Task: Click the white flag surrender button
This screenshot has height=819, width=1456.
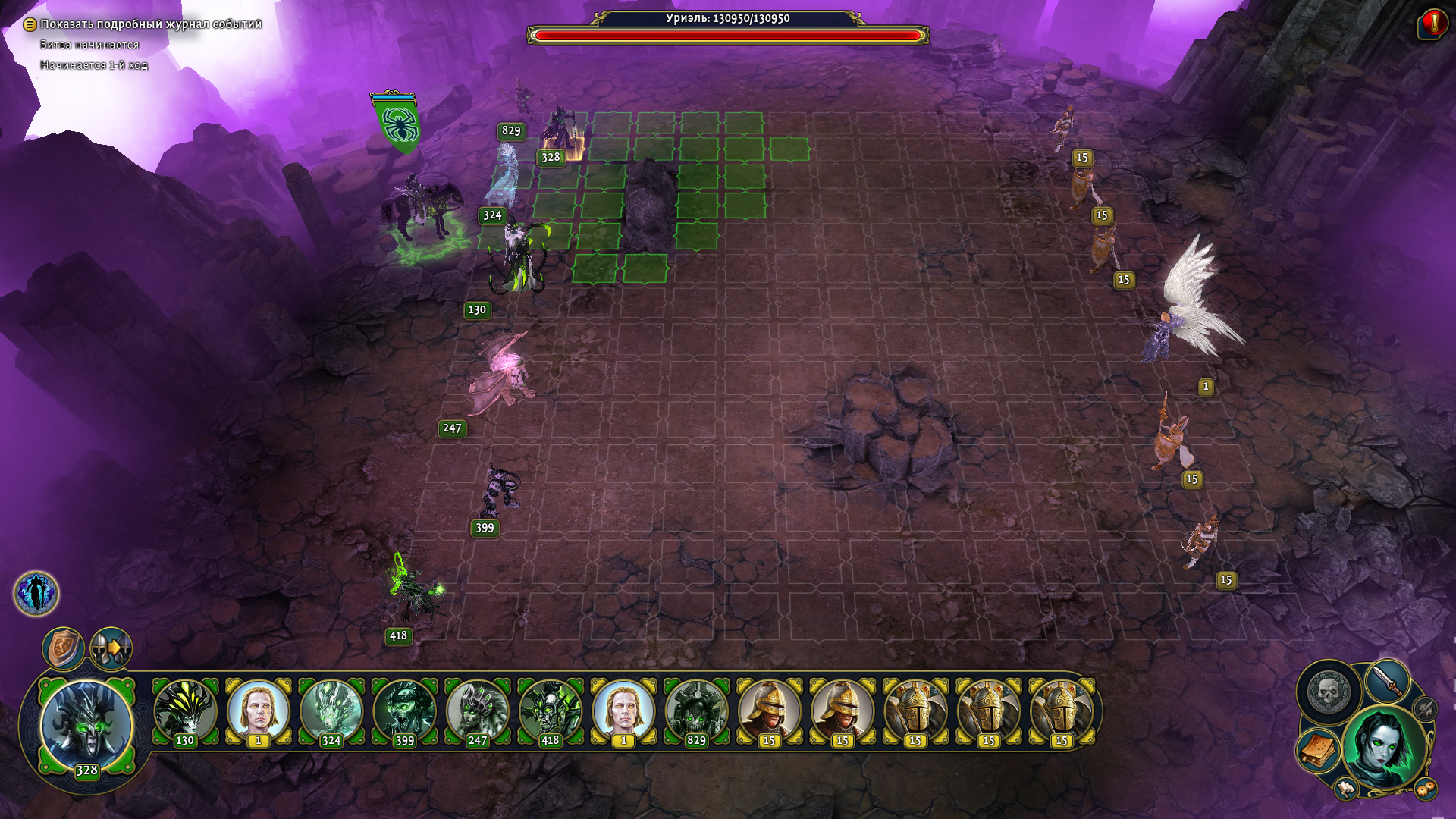Action: pyautogui.click(x=1346, y=789)
